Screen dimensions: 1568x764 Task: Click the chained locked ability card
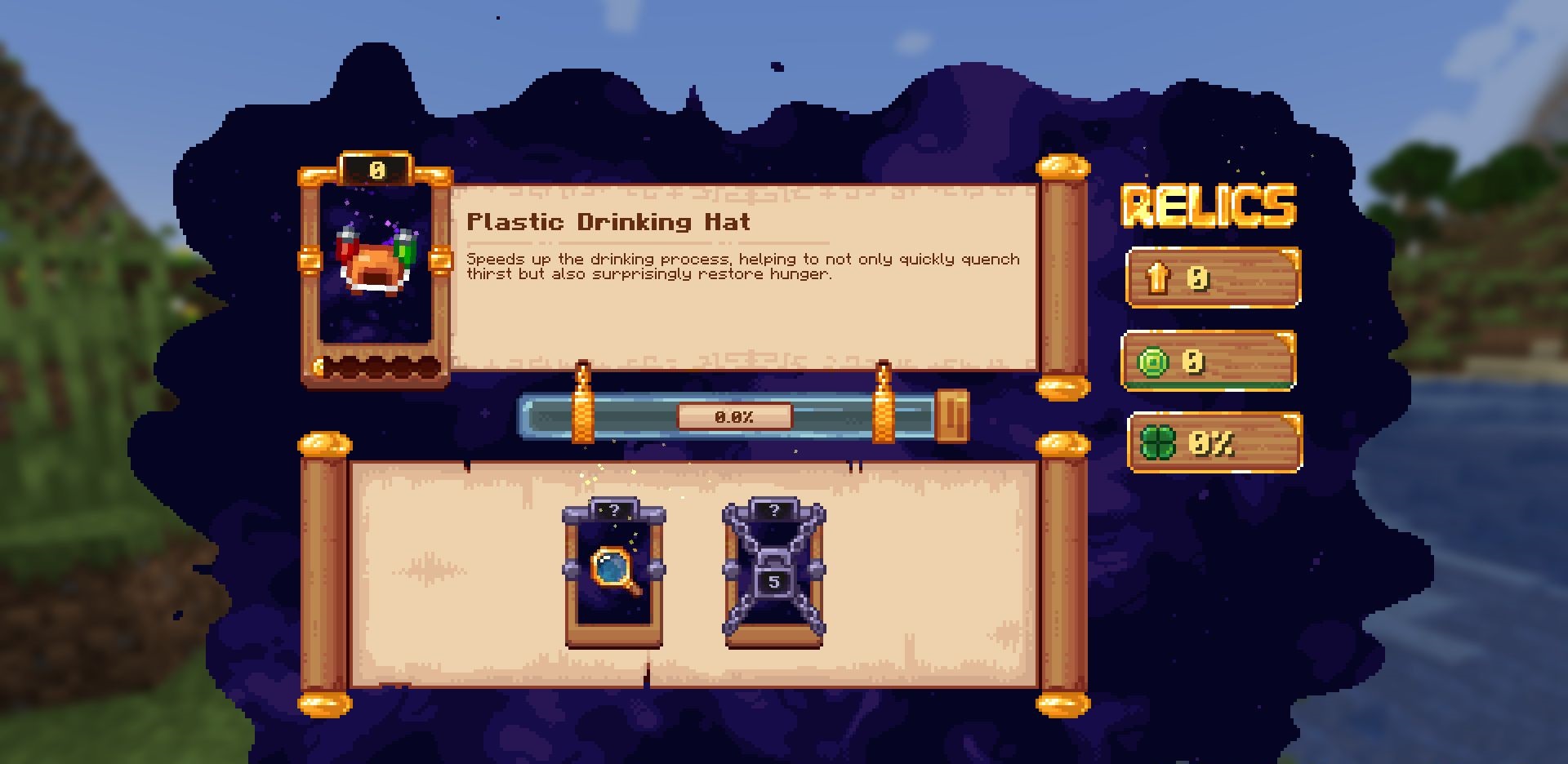pyautogui.click(x=773, y=575)
